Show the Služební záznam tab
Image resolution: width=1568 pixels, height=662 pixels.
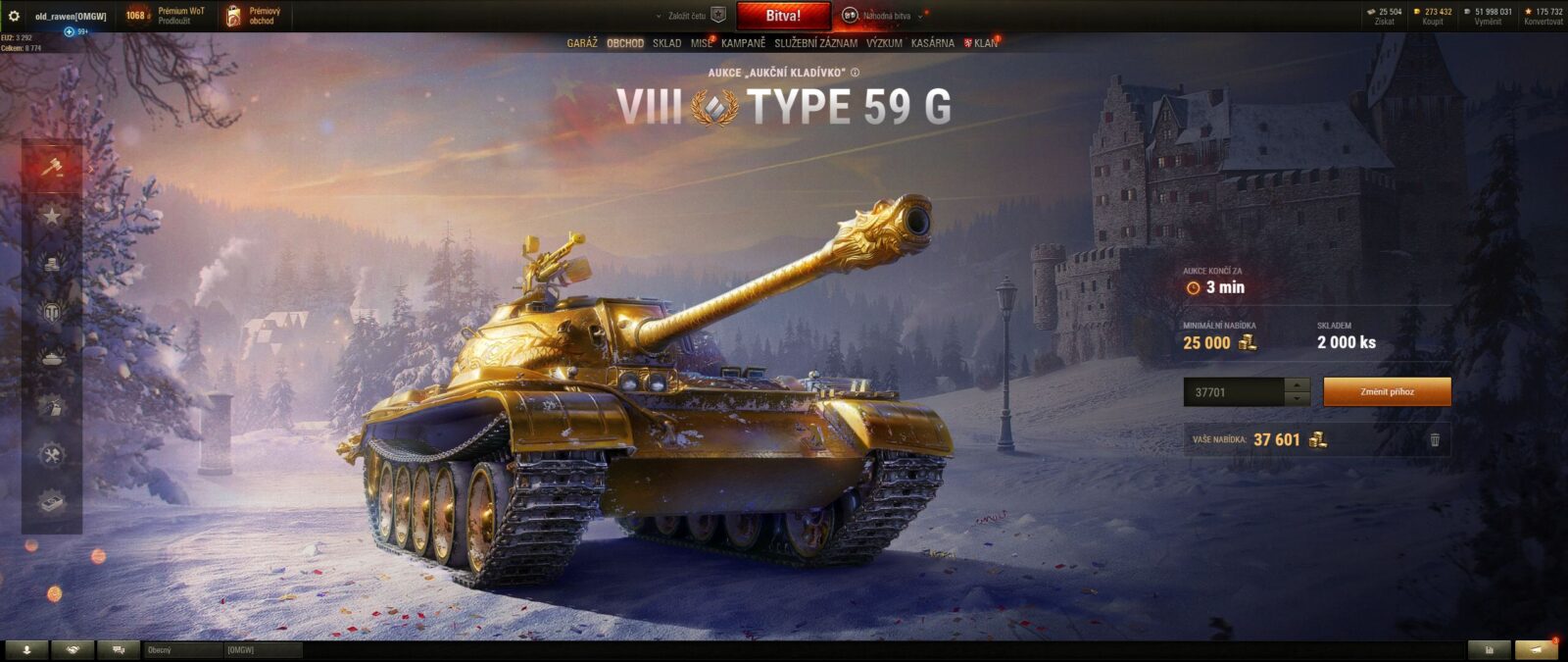click(815, 43)
